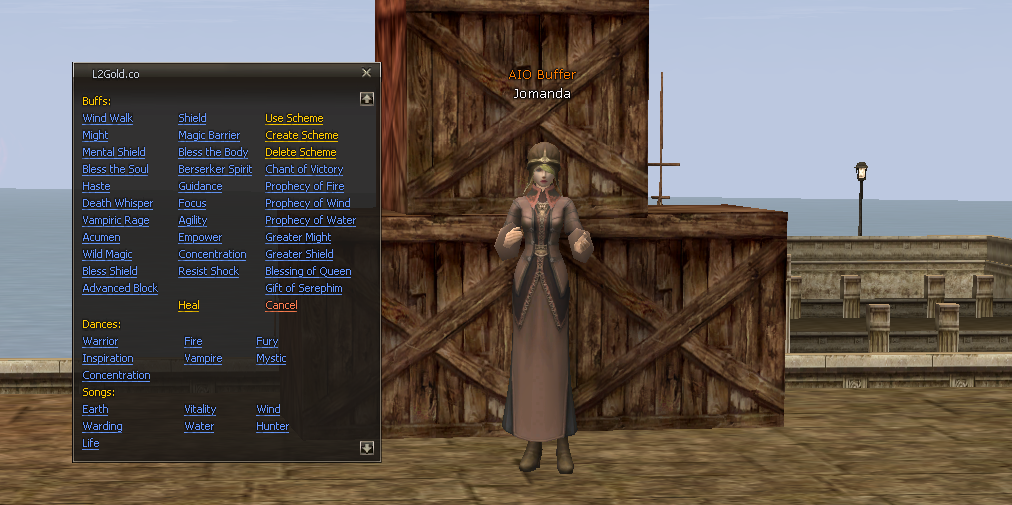The width and height of the screenshot is (1012, 505).
Task: Select the Warrior dance
Action: click(x=100, y=341)
